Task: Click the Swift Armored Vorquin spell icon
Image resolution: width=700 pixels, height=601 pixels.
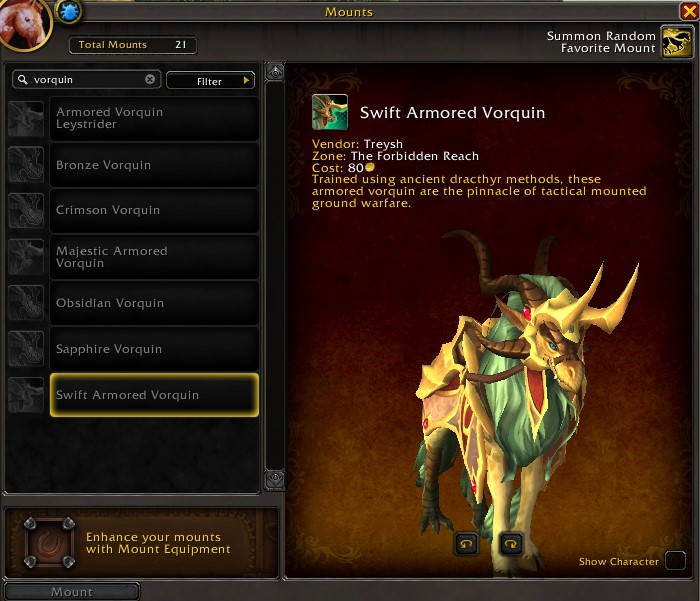Action: 330,113
